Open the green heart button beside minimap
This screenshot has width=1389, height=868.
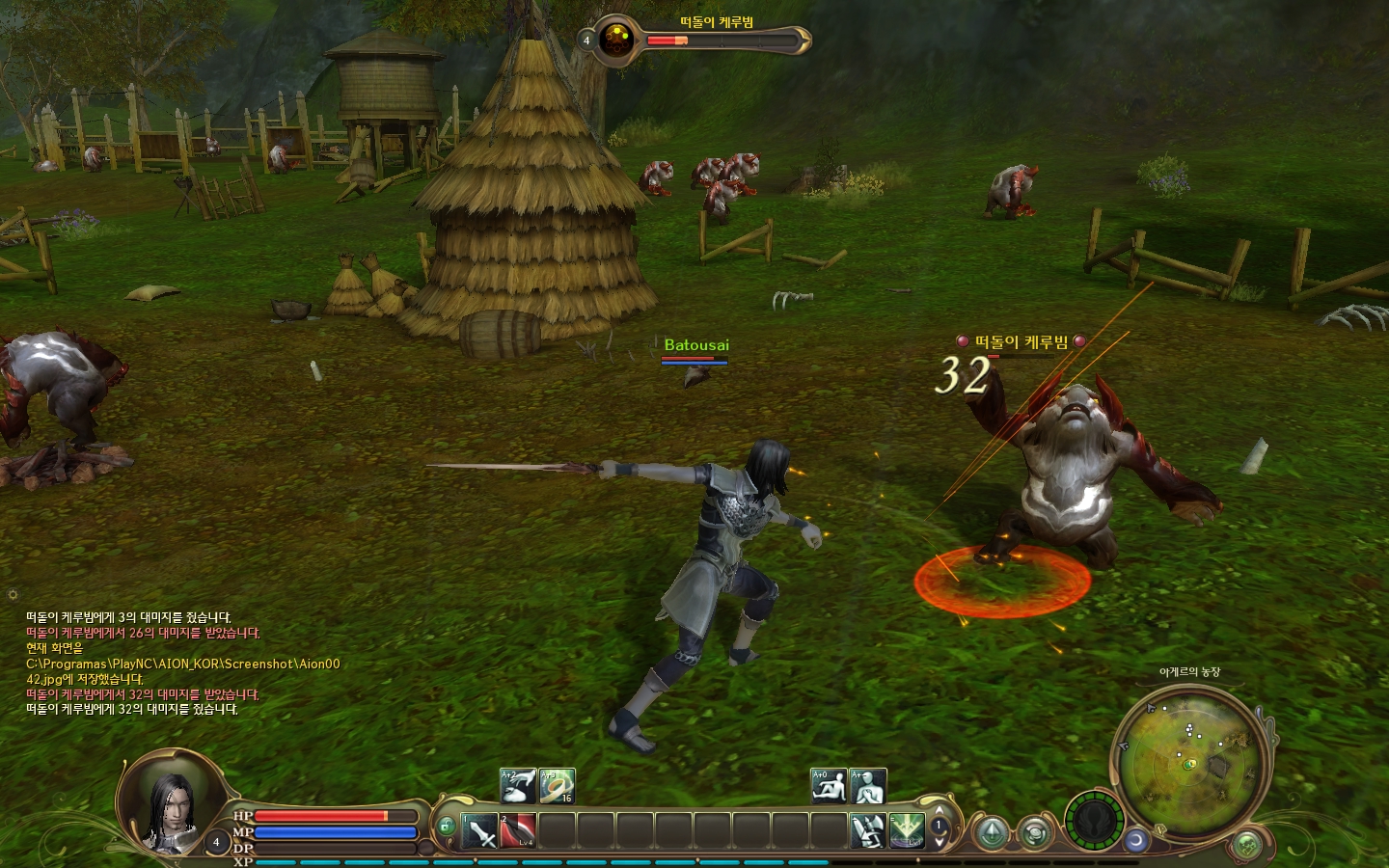(1247, 846)
